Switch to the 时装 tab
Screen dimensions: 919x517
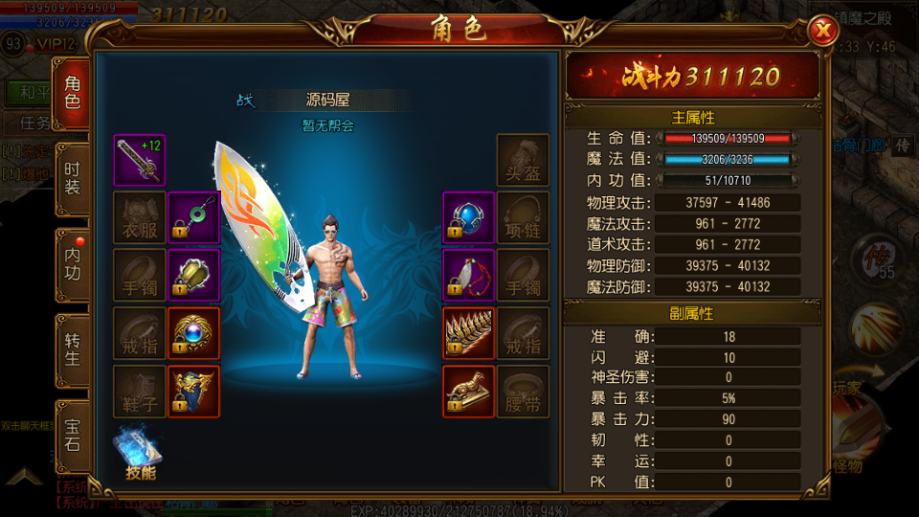click(72, 181)
